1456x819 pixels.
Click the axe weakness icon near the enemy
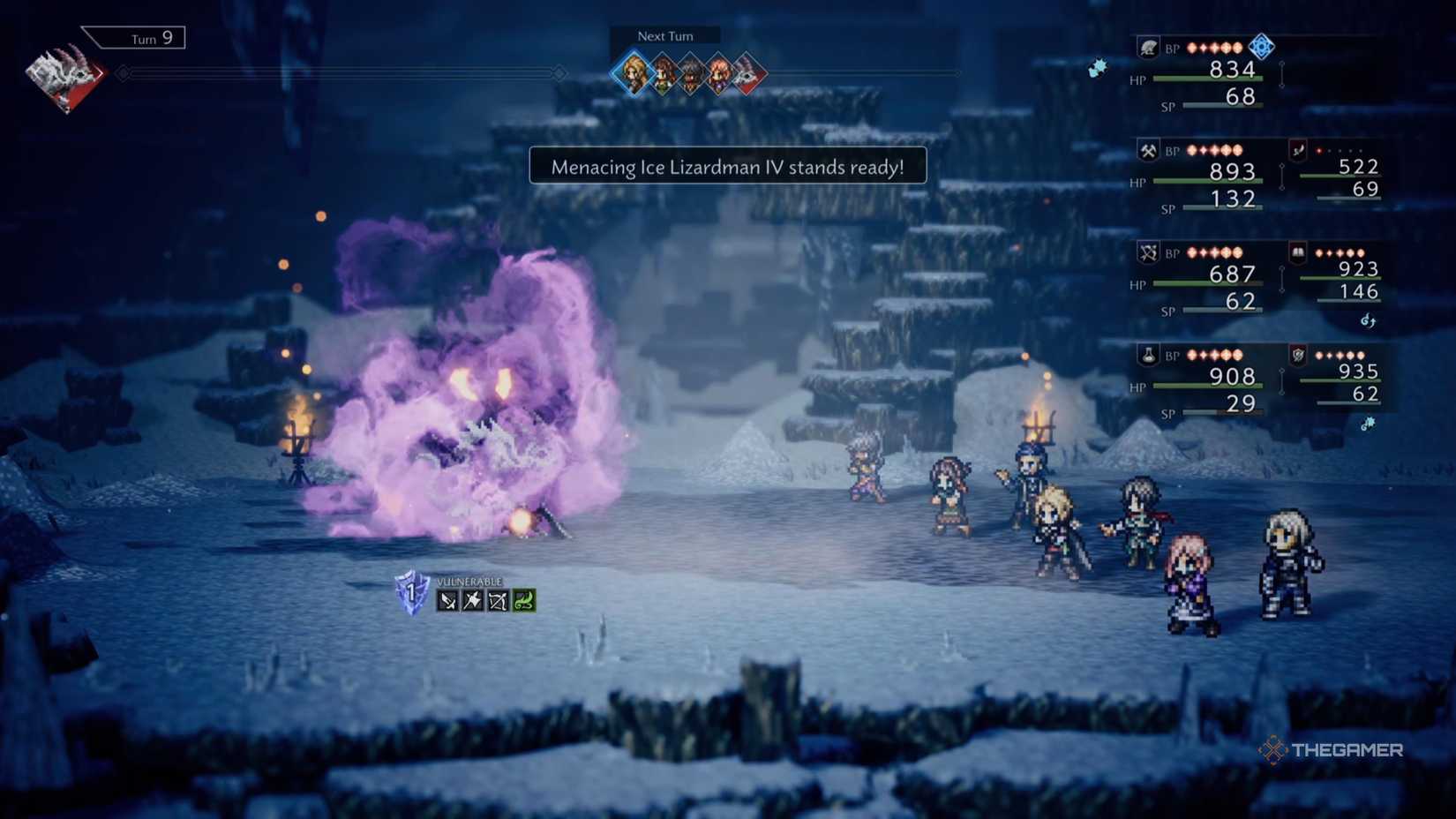(472, 601)
